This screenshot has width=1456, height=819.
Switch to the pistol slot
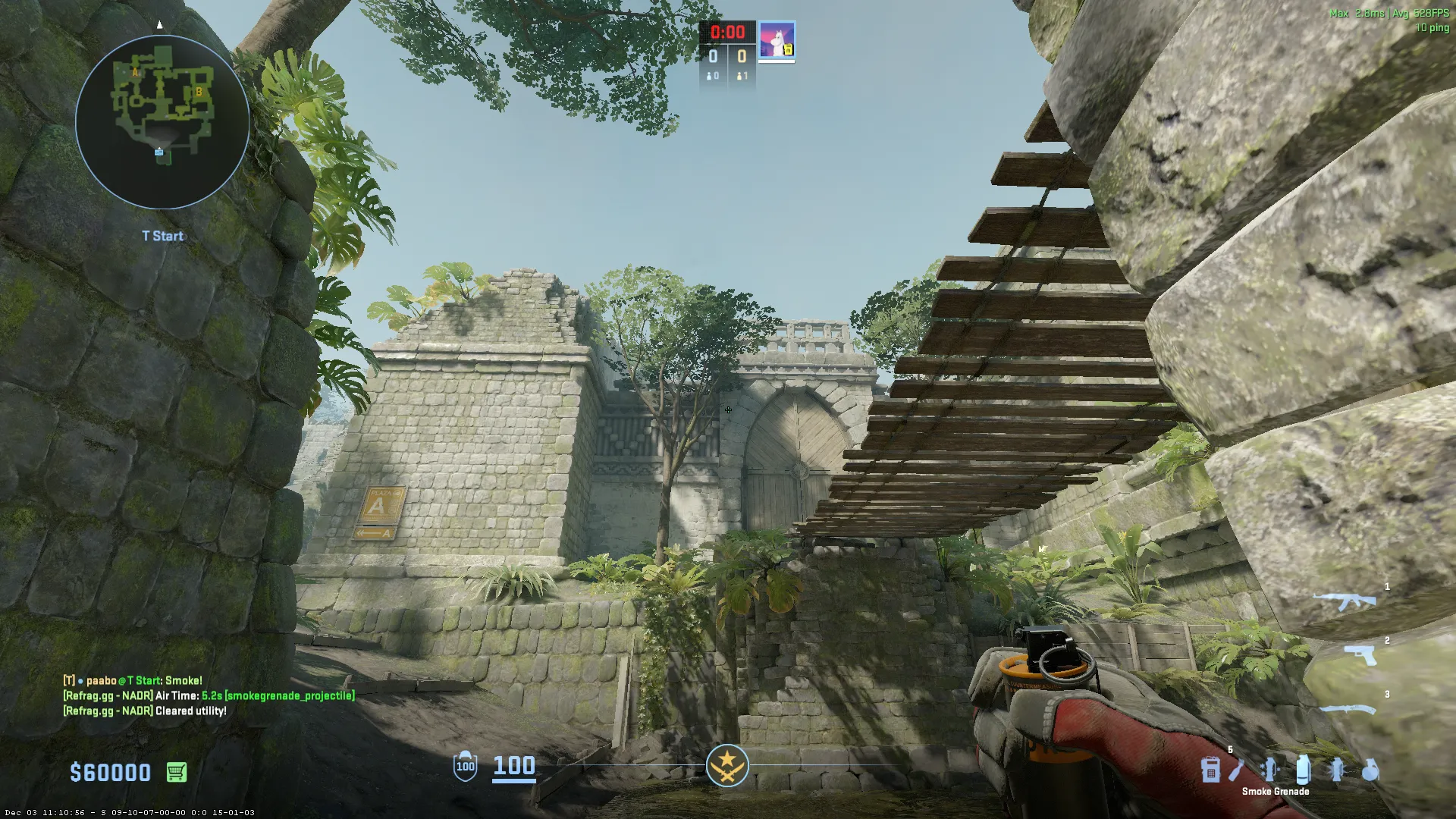[x=1360, y=654]
